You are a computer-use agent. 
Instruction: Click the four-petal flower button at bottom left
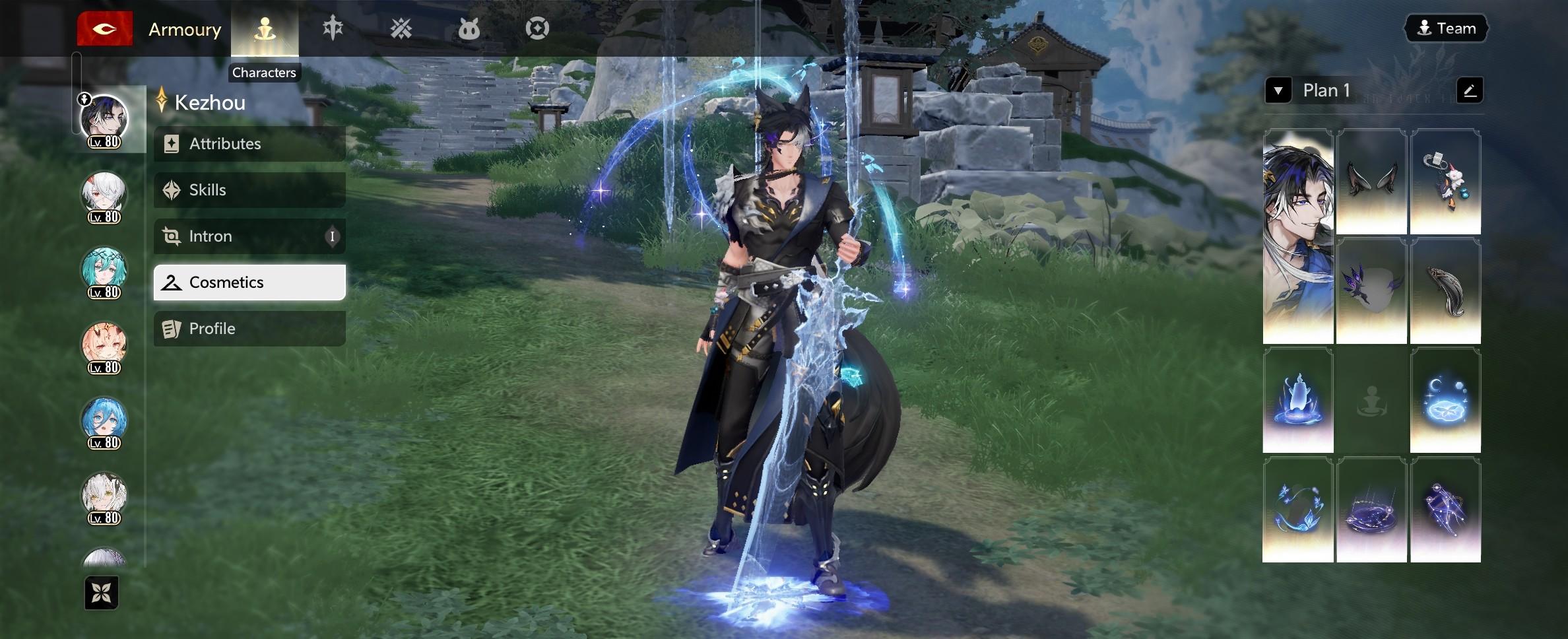click(102, 593)
